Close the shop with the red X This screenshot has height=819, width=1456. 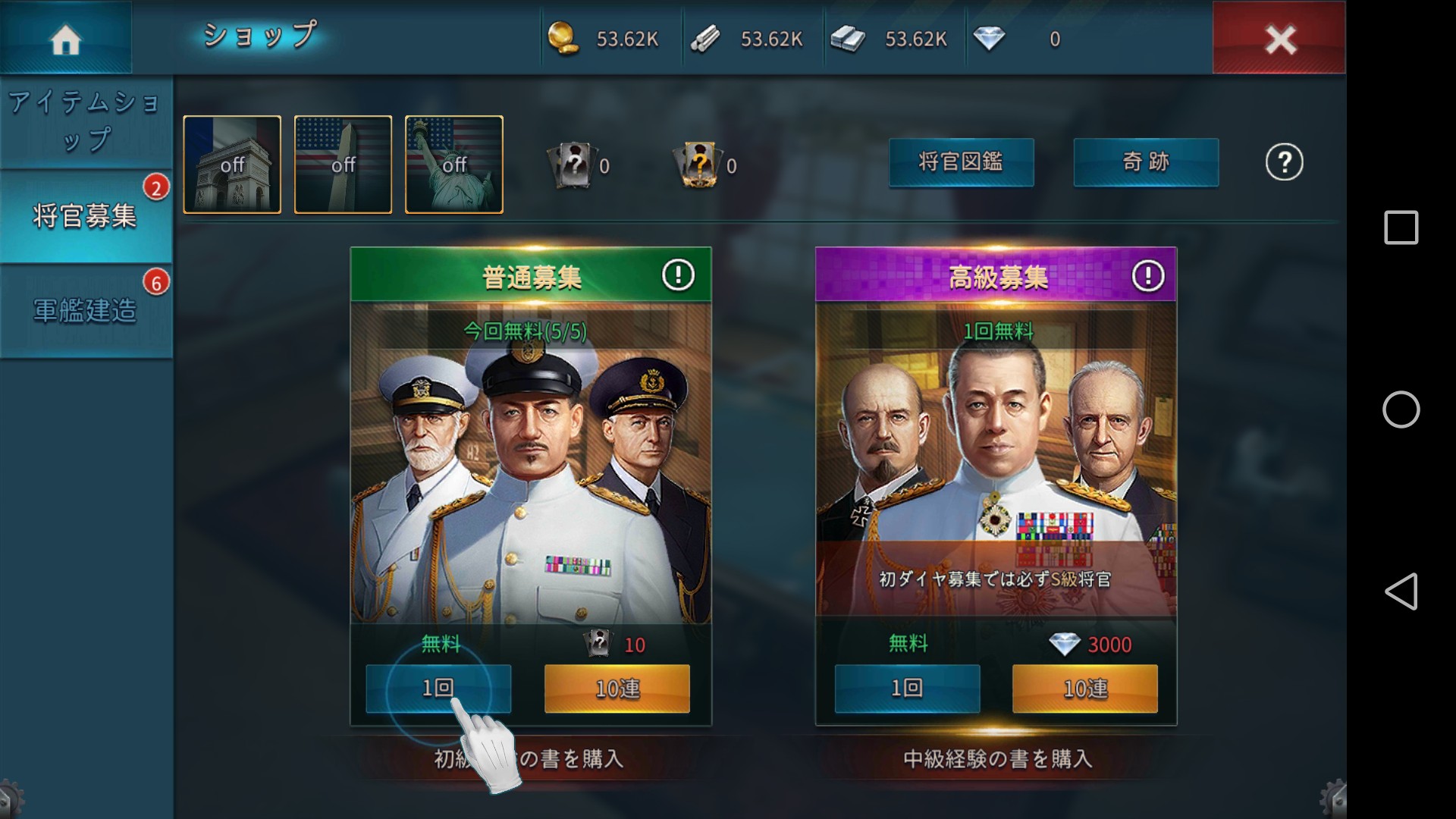(1279, 38)
